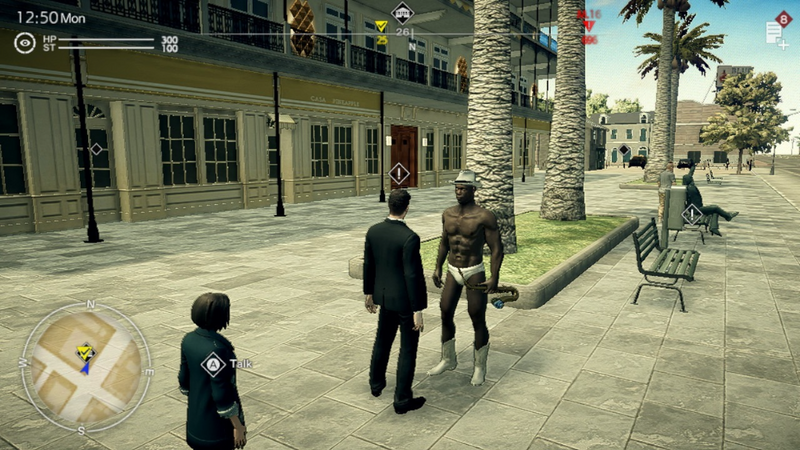This screenshot has width=800, height=450.
Task: Select the yellow checkmark objective marker on the compass
Action: click(381, 27)
